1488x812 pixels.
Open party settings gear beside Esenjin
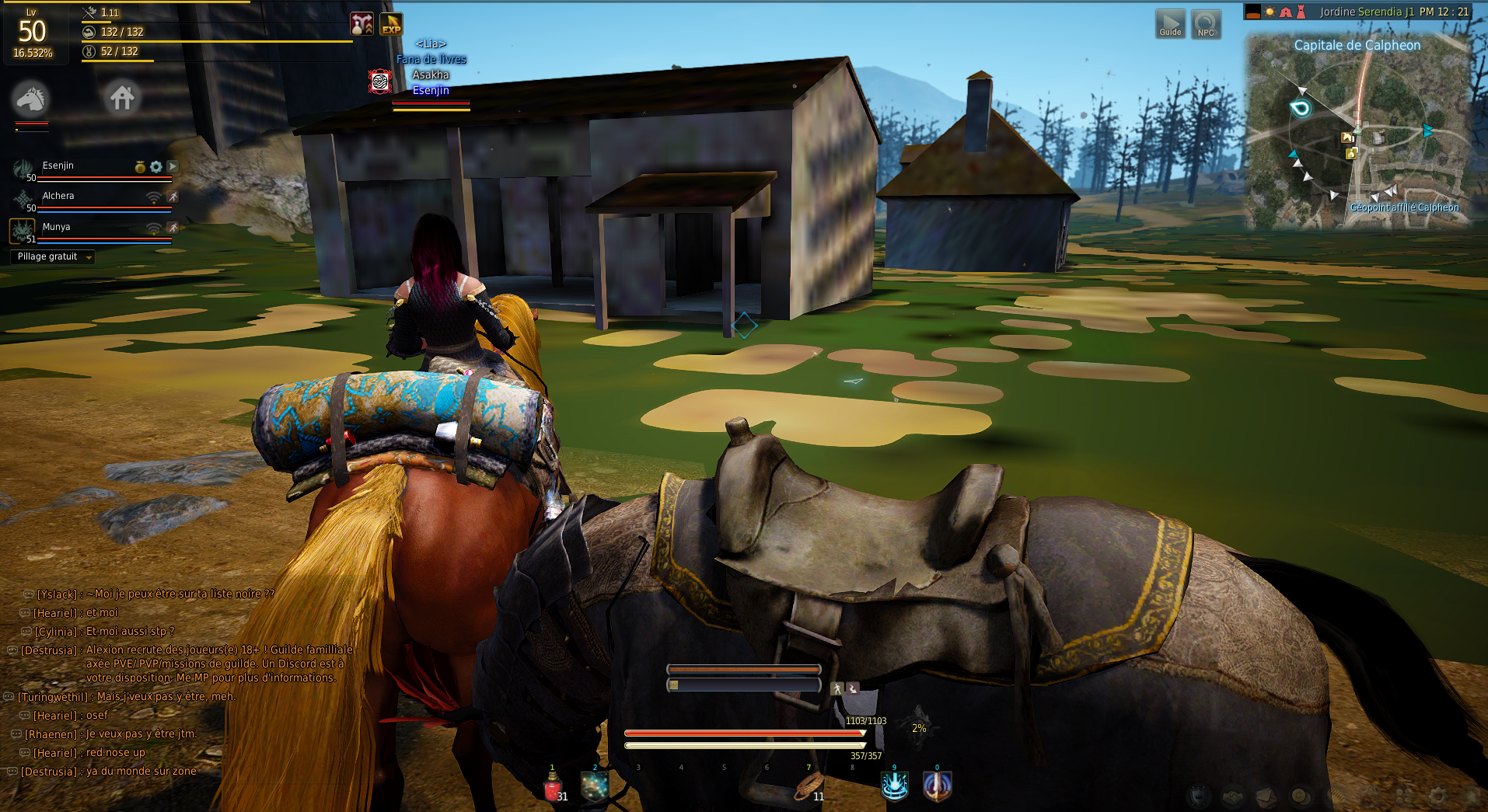156,166
